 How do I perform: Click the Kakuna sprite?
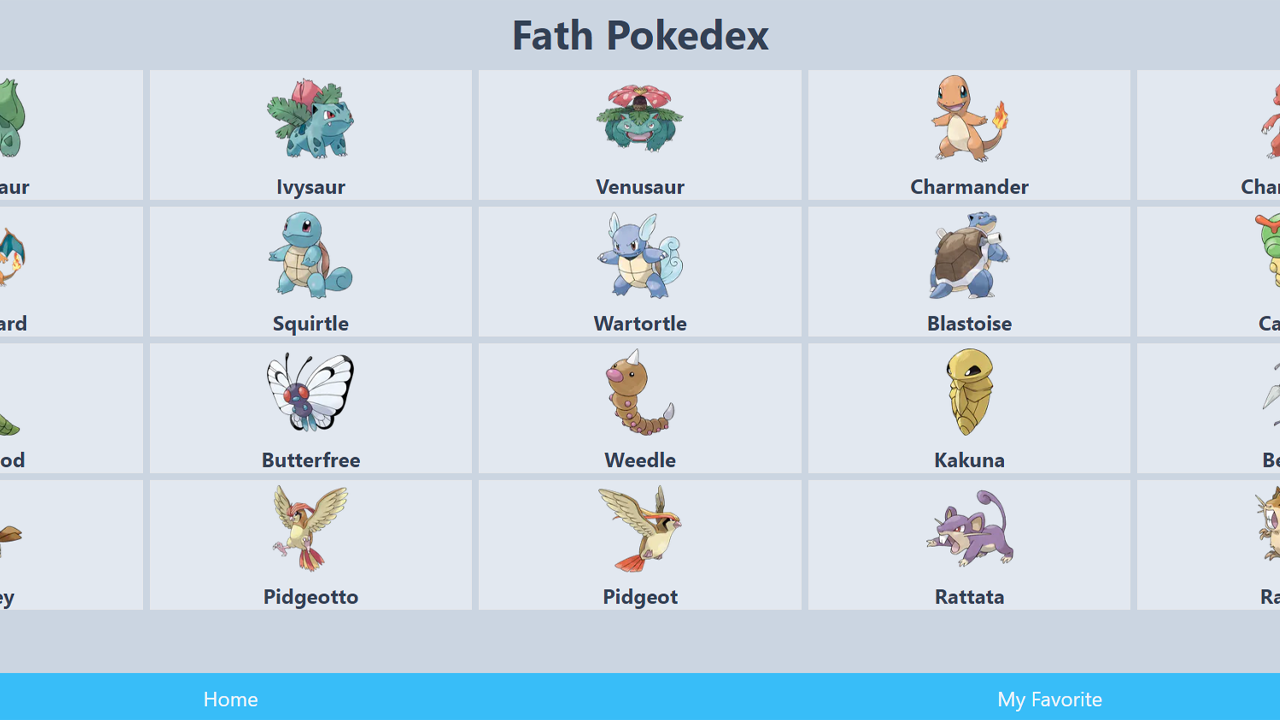point(969,392)
